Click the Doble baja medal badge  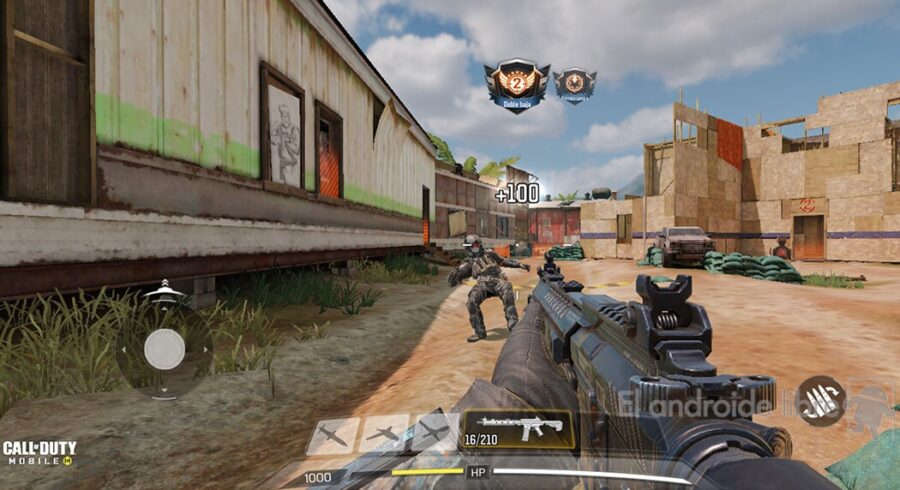[516, 84]
